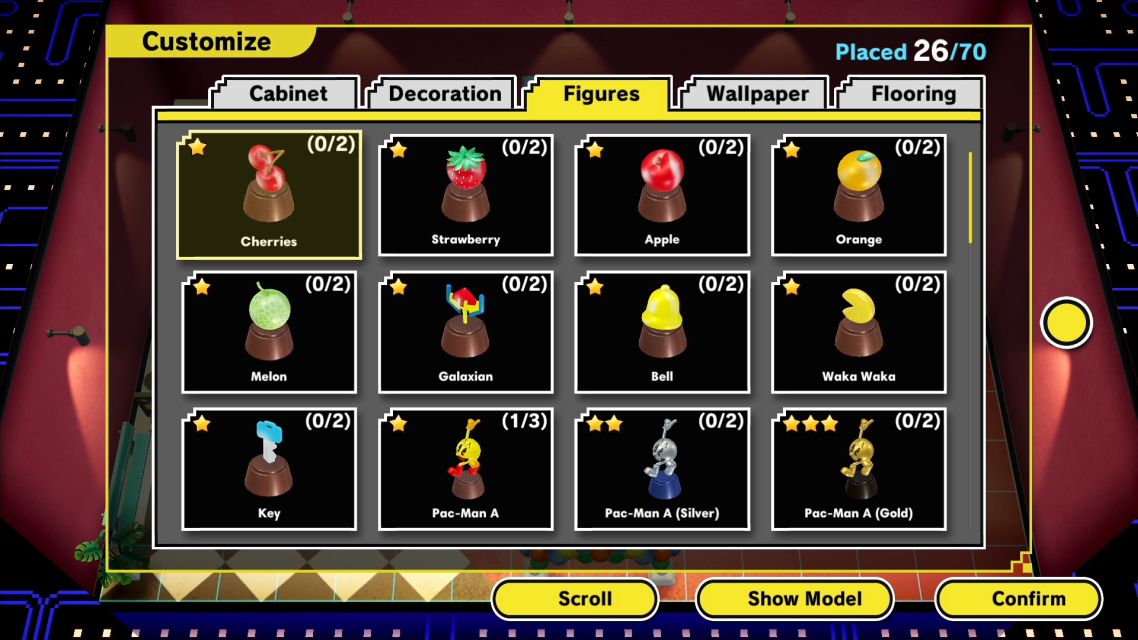Switch to the Cabinet tab
Viewport: 1138px width, 640px height.
tap(288, 94)
